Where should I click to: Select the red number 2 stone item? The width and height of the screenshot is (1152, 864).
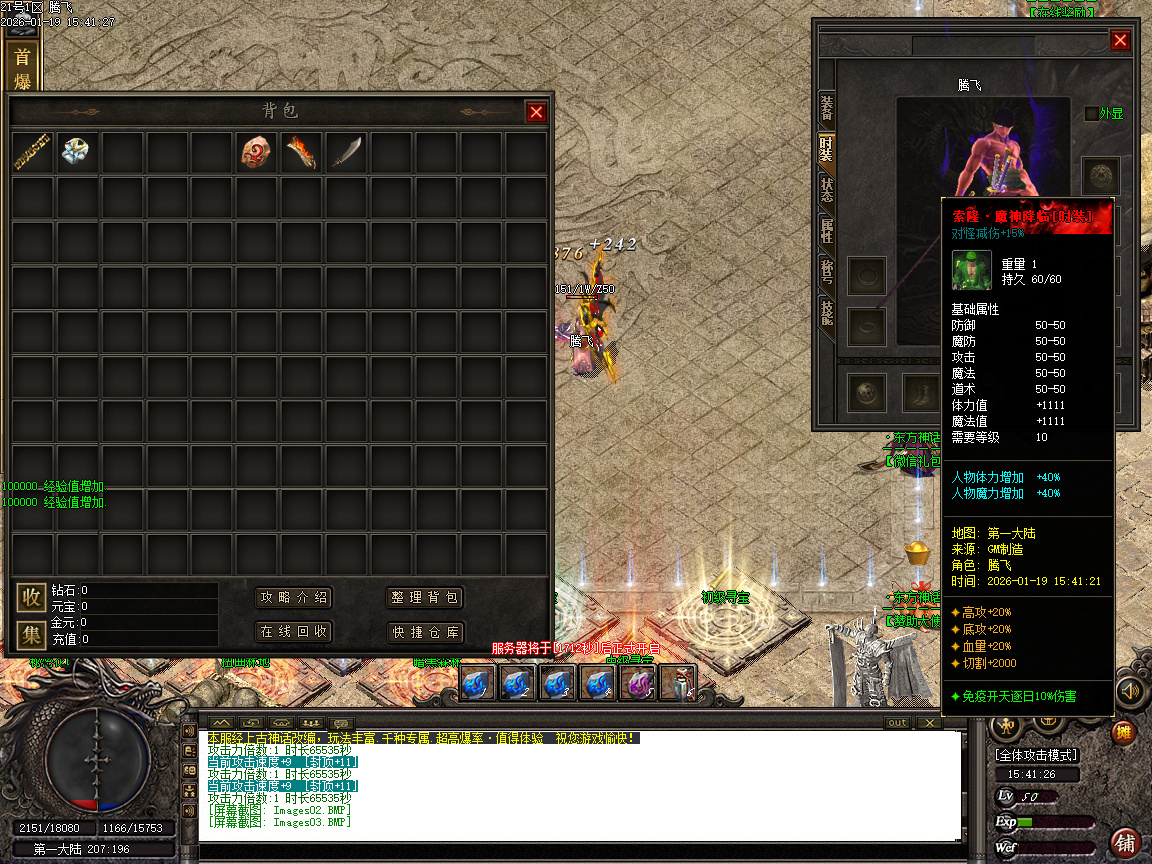[x=258, y=152]
